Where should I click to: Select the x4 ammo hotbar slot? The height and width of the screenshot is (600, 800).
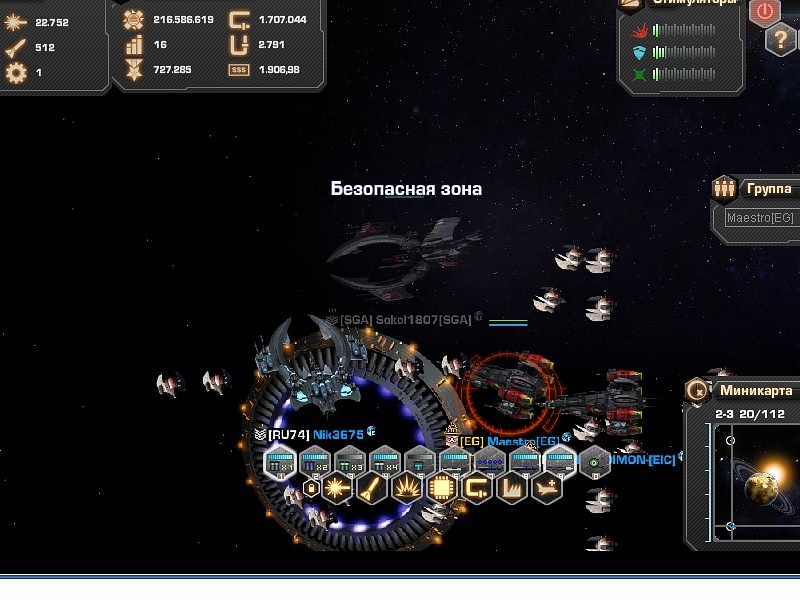pos(384,461)
